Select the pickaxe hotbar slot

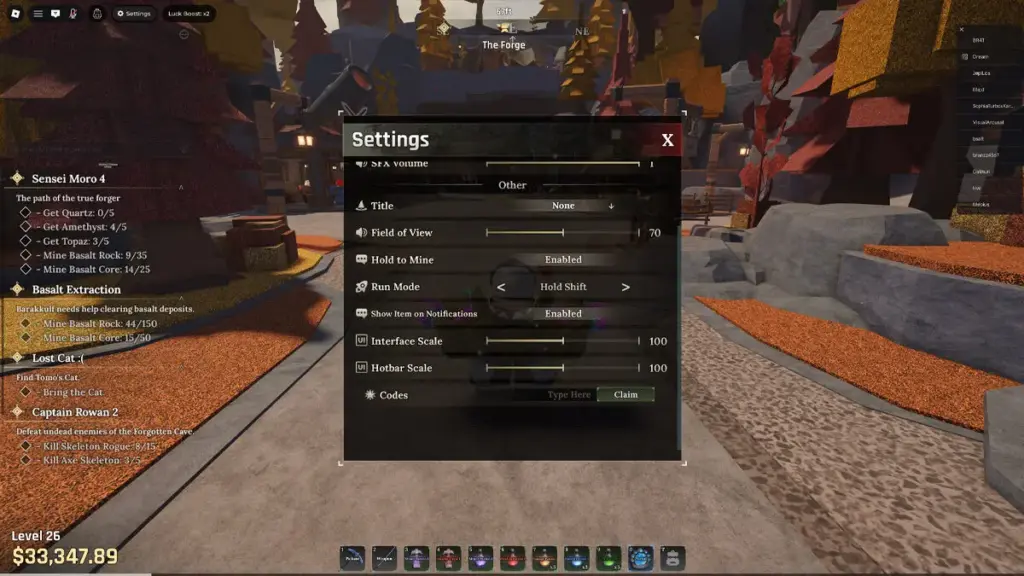[x=352, y=557]
